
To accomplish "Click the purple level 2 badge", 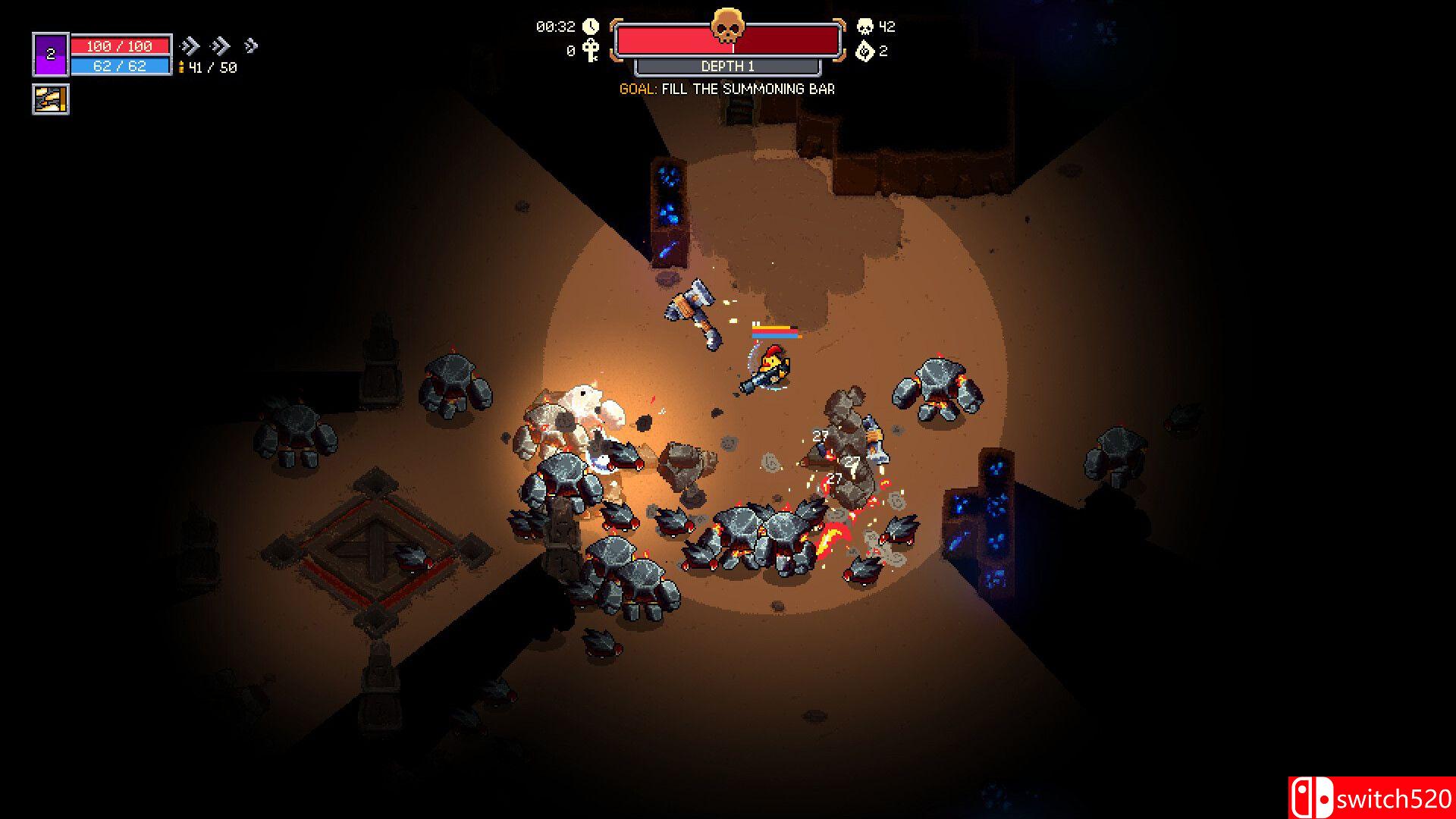I will (51, 55).
